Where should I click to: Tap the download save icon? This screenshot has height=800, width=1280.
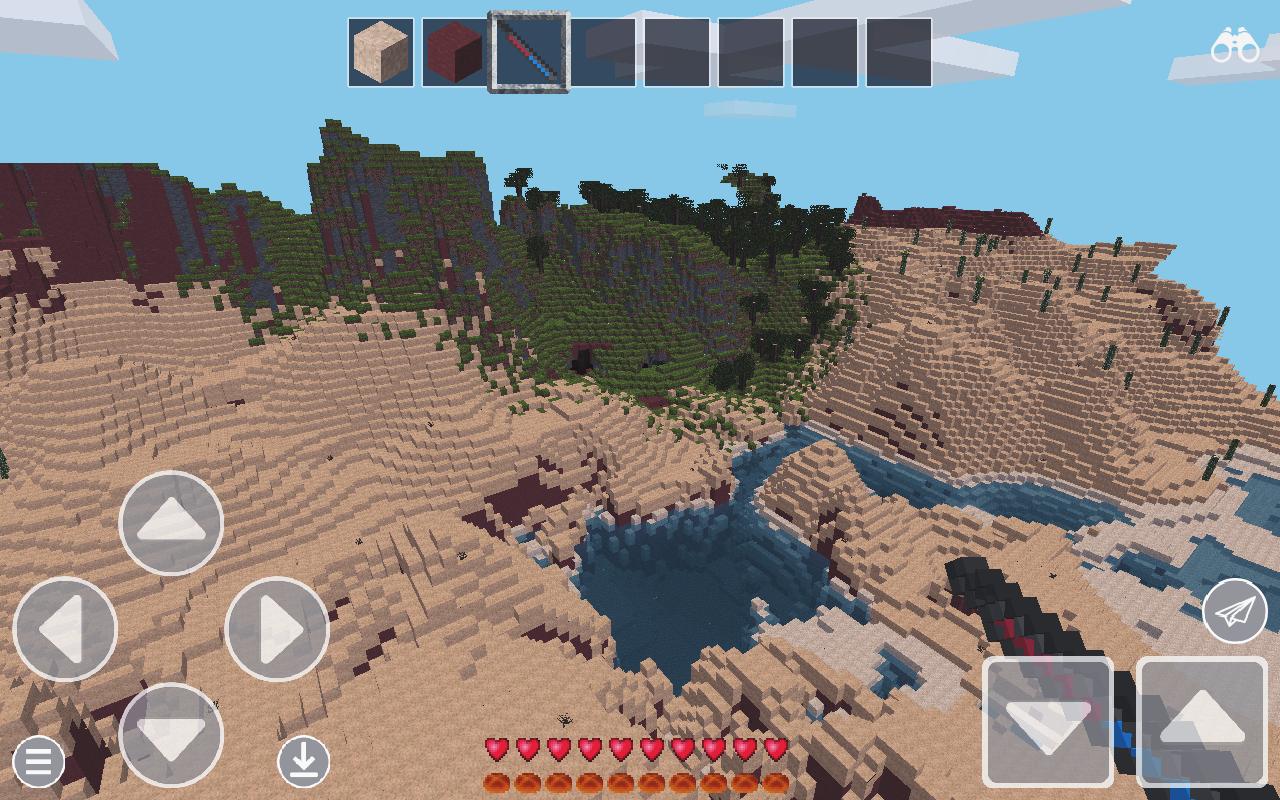305,760
